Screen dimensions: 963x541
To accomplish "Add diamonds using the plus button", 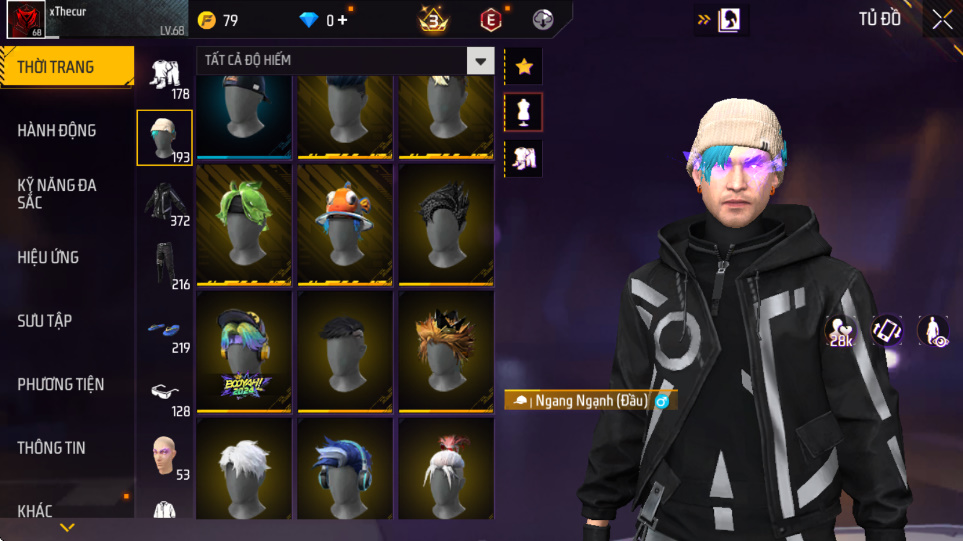I will [x=343, y=20].
